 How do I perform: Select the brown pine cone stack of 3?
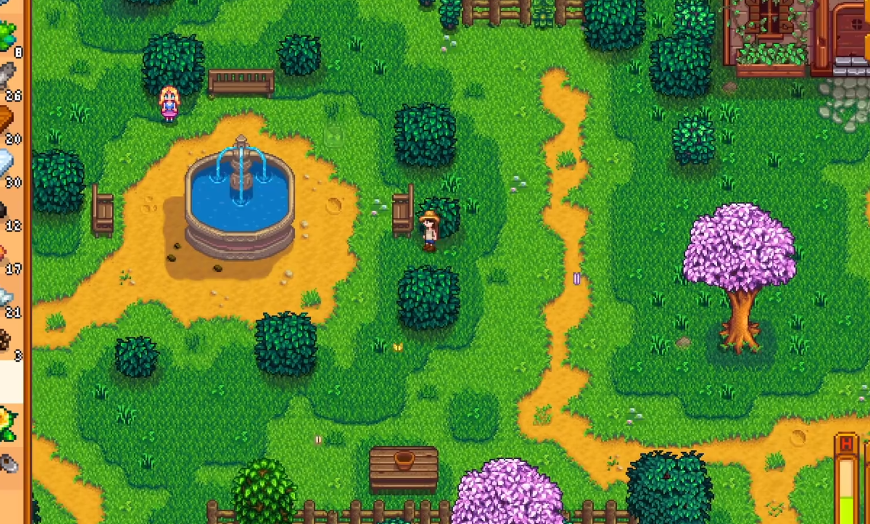click(10, 340)
